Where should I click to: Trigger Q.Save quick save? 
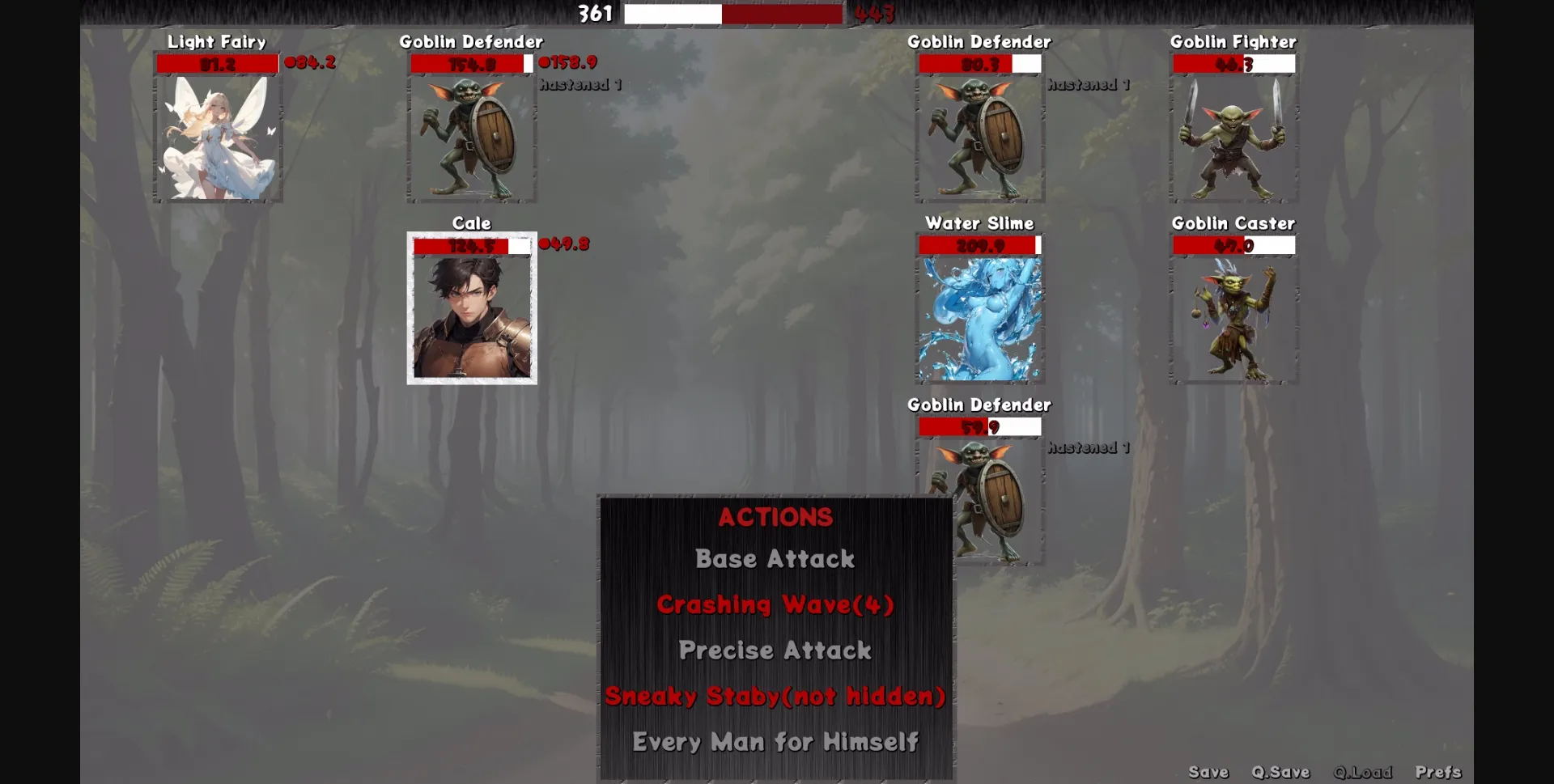1281,772
